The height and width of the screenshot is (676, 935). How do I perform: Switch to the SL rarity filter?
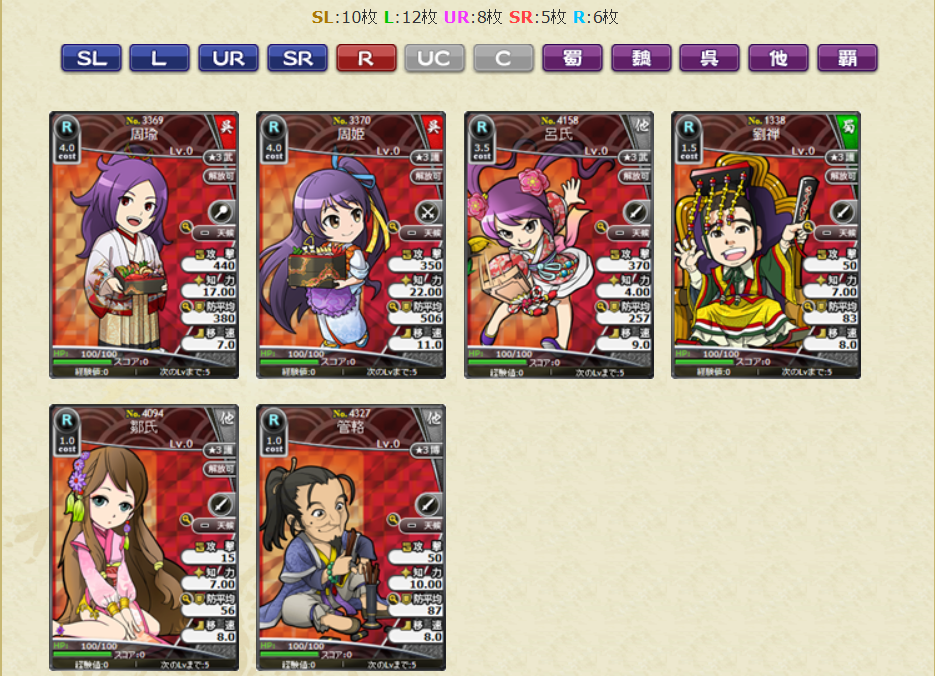[91, 58]
